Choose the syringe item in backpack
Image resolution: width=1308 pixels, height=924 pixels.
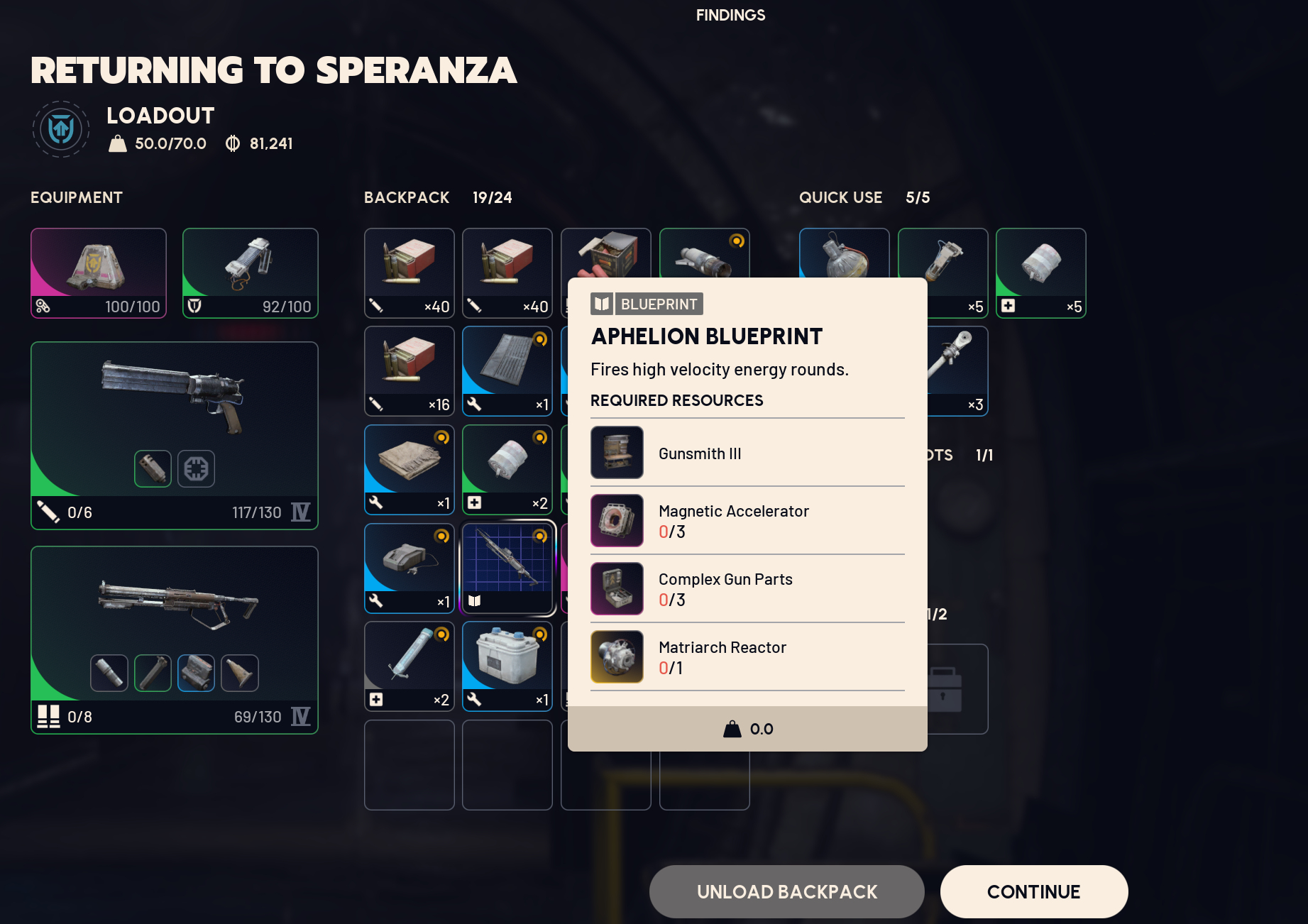(409, 666)
